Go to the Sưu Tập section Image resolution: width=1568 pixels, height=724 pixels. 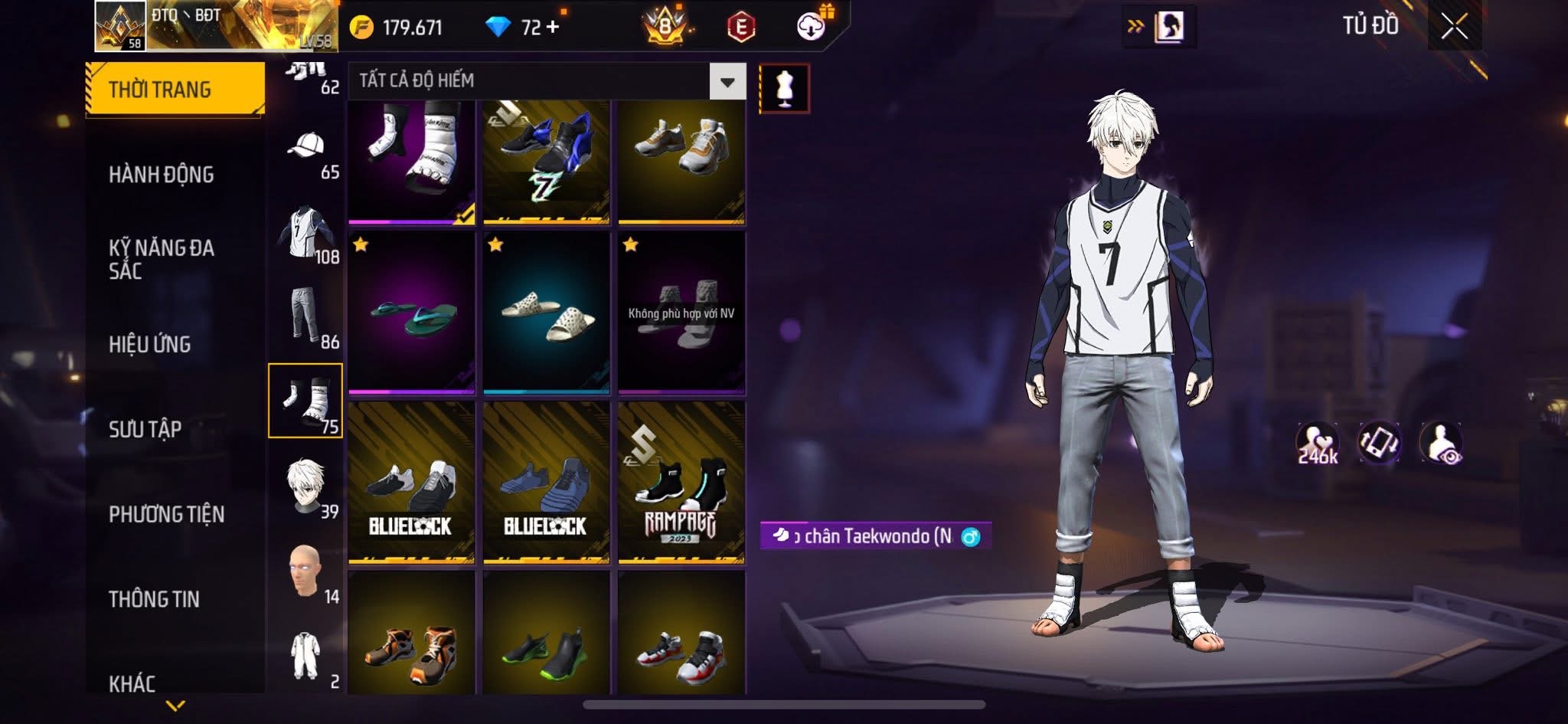(x=145, y=429)
